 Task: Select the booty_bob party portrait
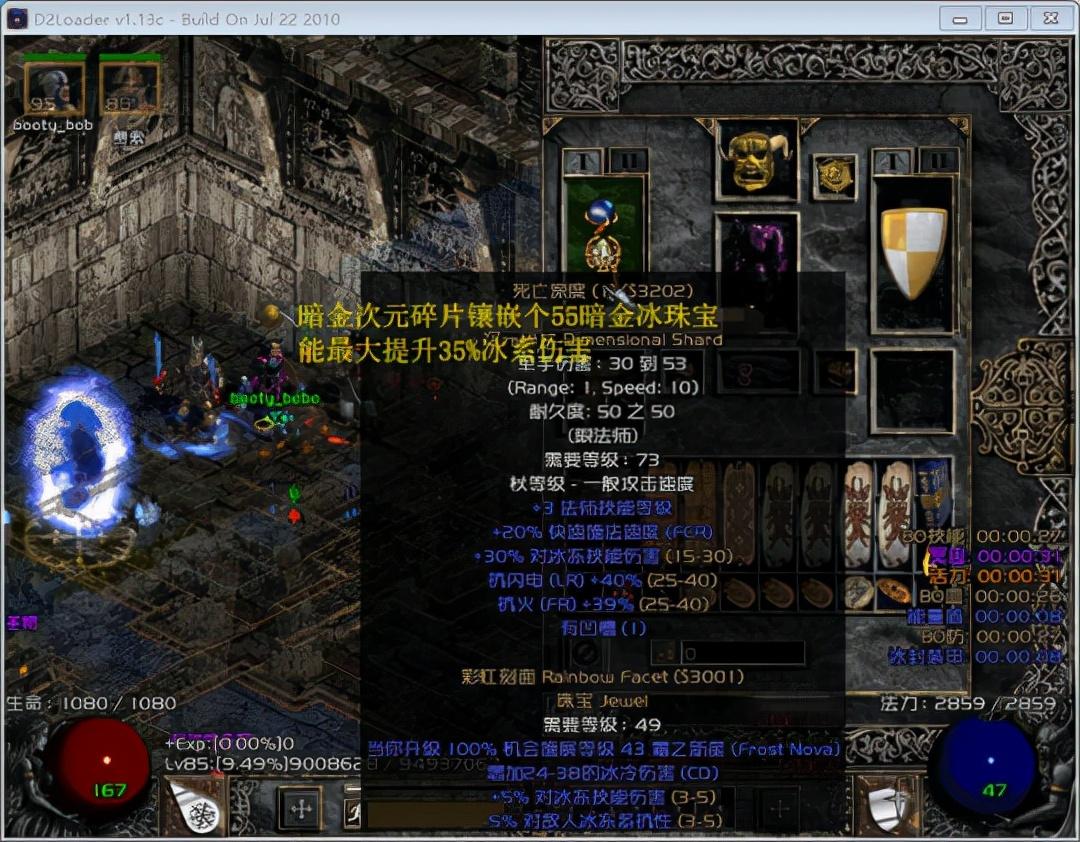[42, 89]
